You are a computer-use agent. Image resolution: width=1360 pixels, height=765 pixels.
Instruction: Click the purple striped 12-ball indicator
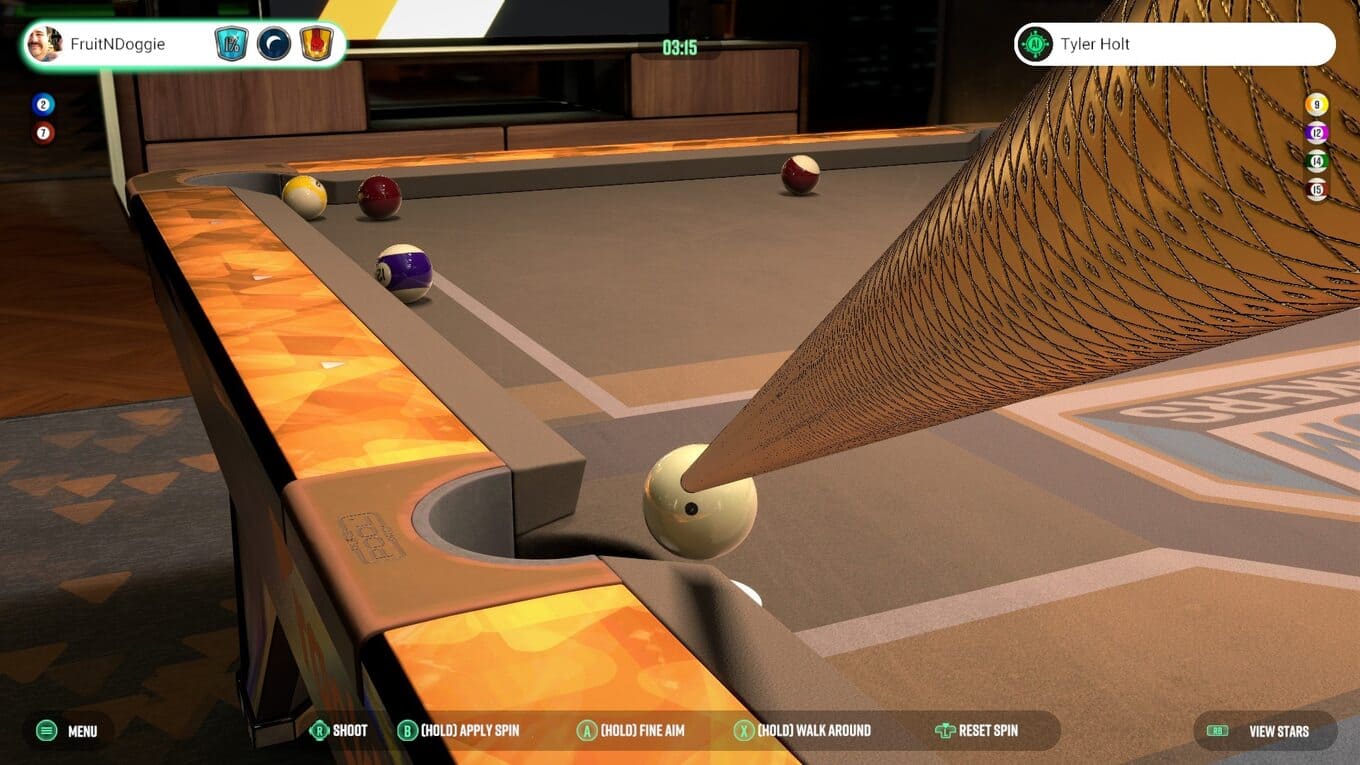tap(1317, 132)
